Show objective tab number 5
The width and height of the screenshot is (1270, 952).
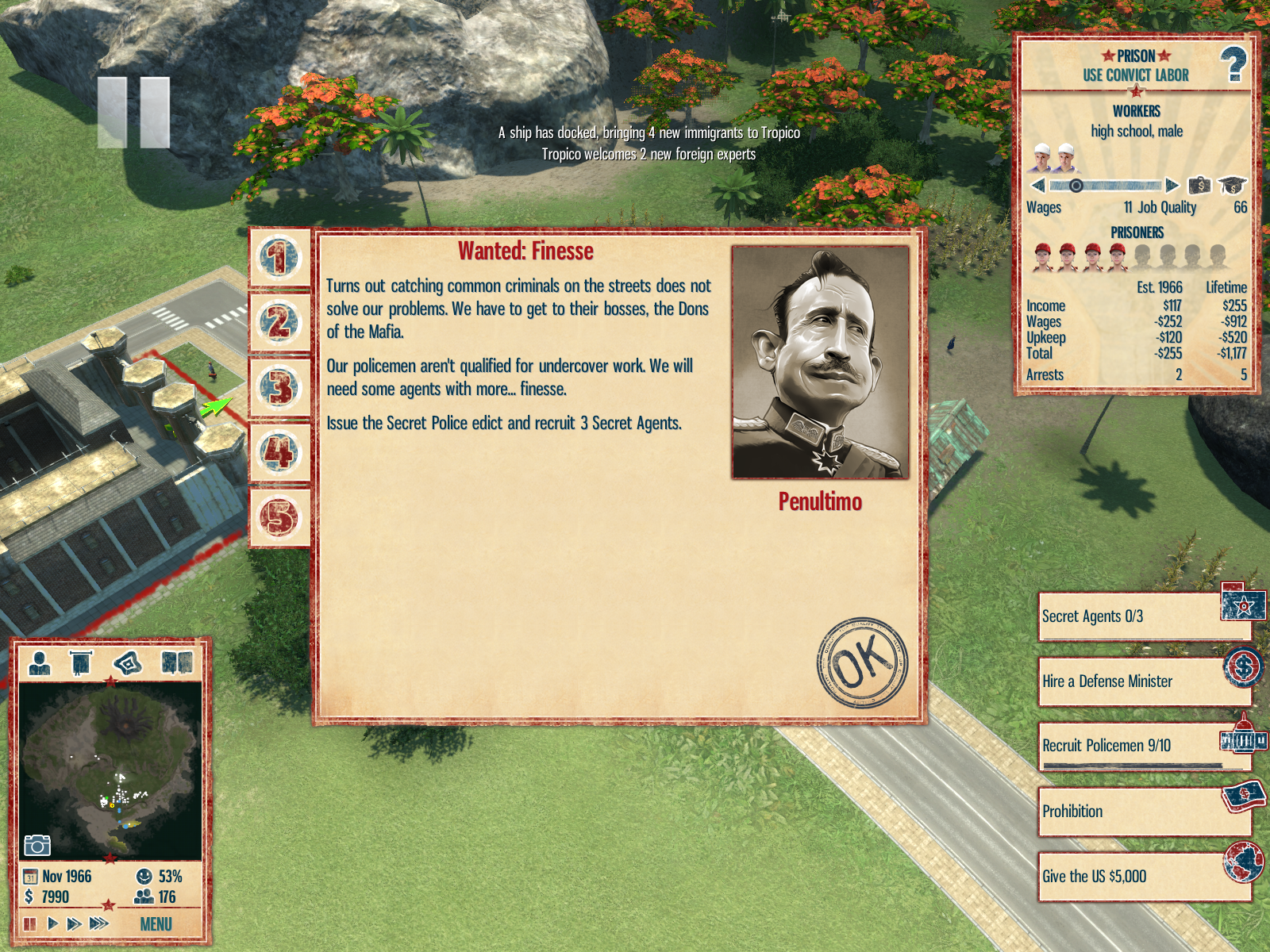pos(278,517)
